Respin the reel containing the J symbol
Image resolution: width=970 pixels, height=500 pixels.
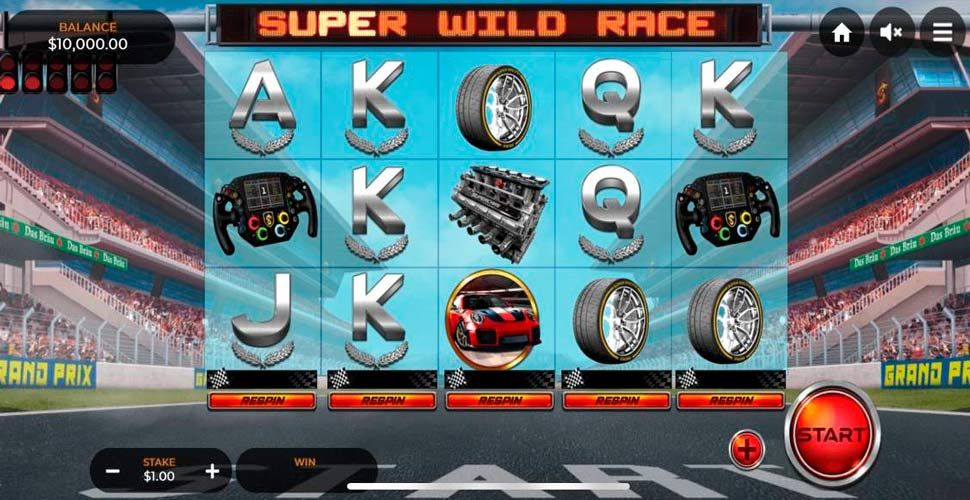[262, 400]
